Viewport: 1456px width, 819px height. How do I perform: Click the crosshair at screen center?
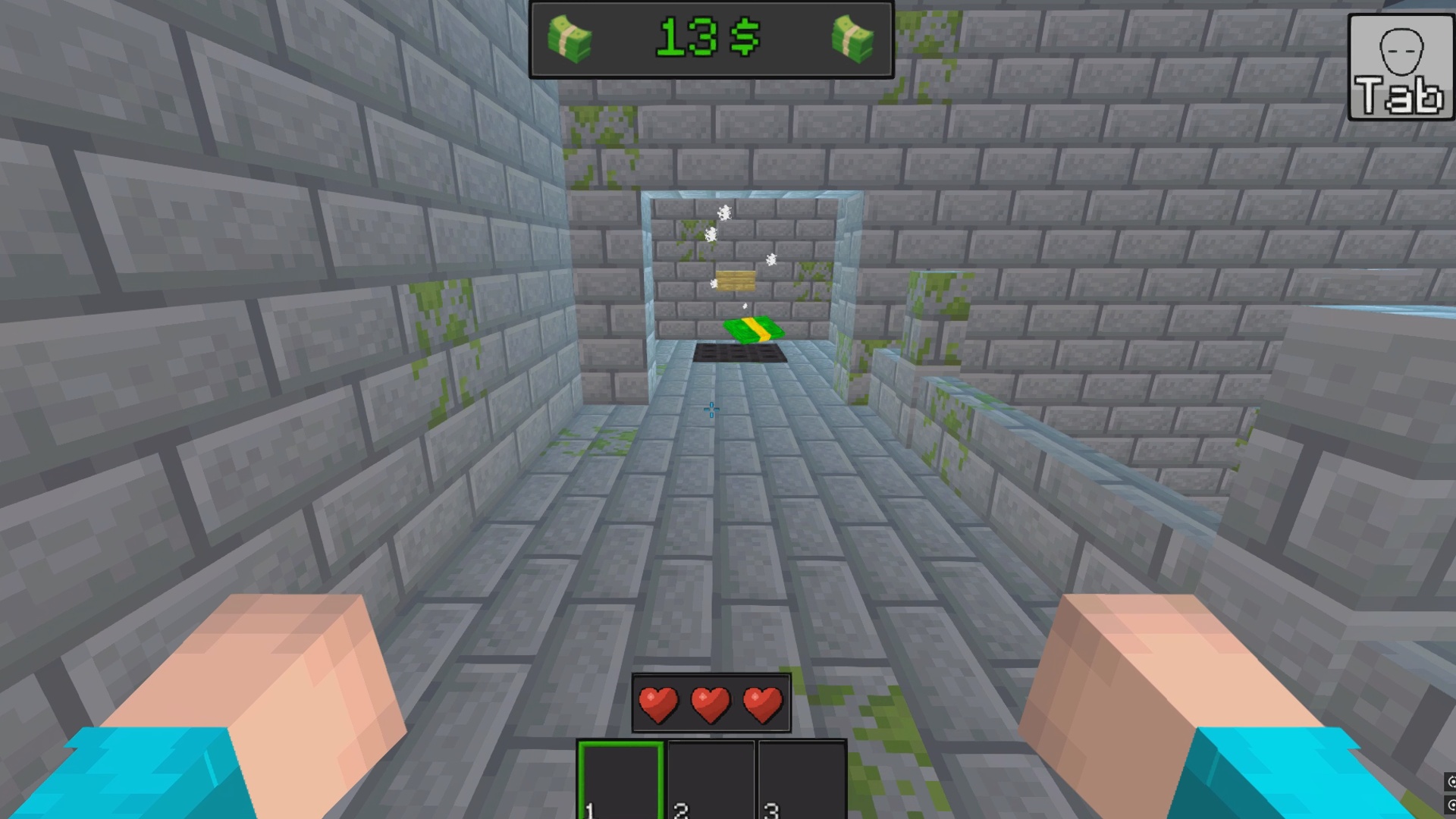(711, 409)
